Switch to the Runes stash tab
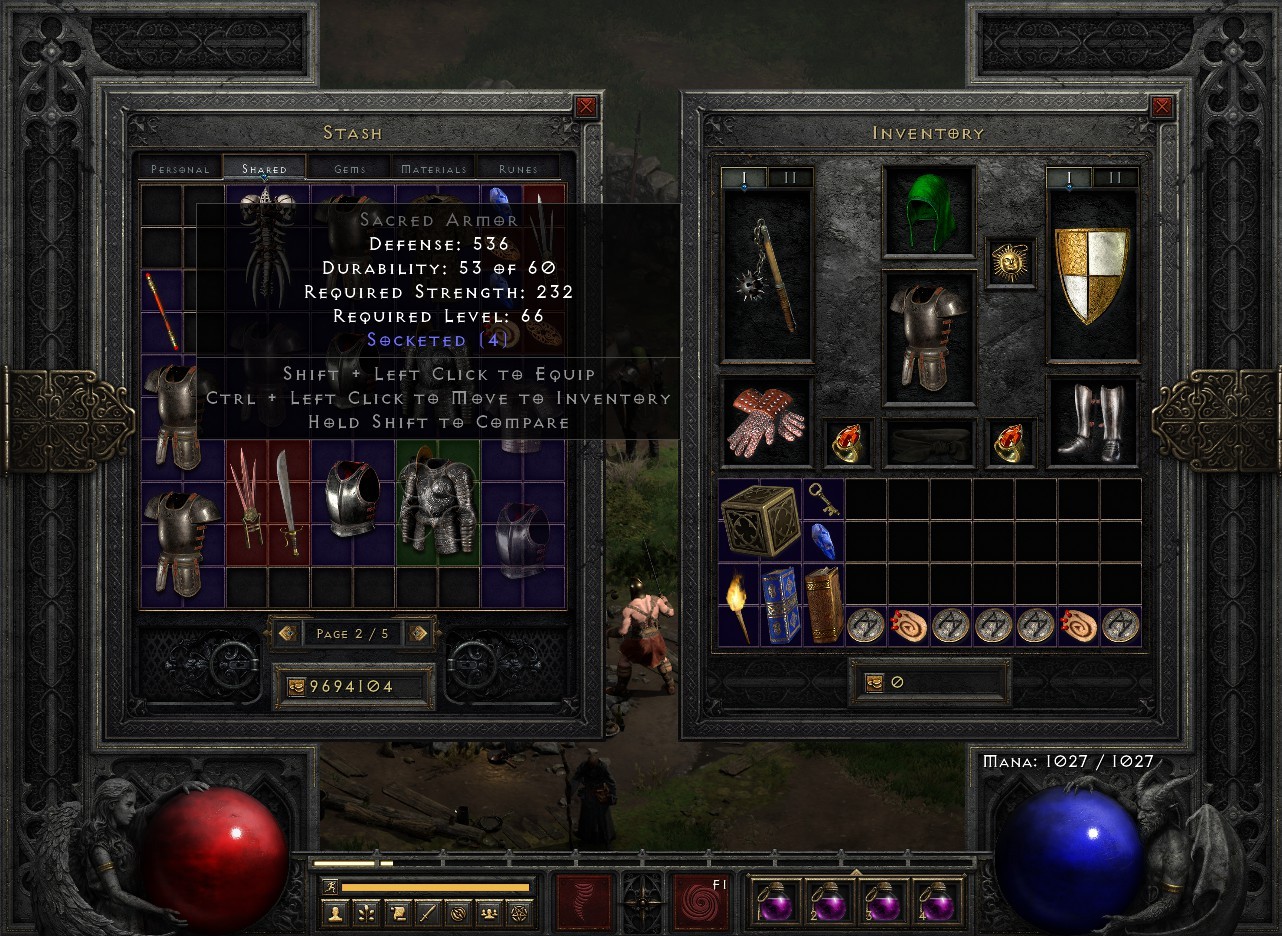The width and height of the screenshot is (1282, 936). click(518, 168)
